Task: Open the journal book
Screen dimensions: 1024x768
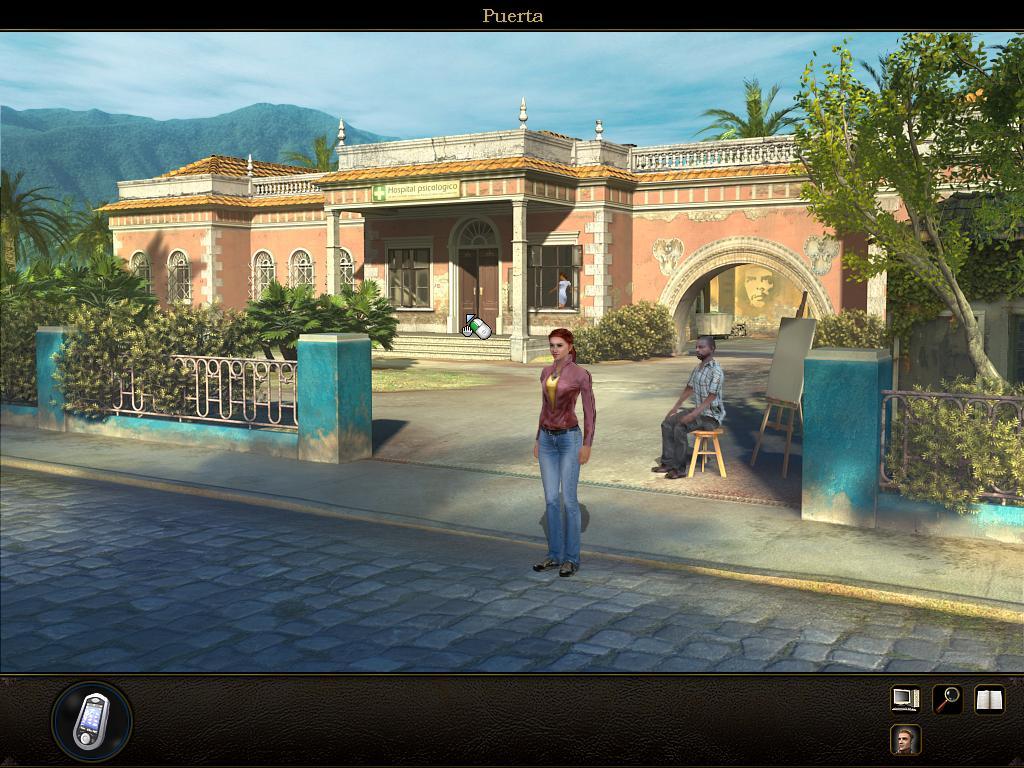Action: 988,699
